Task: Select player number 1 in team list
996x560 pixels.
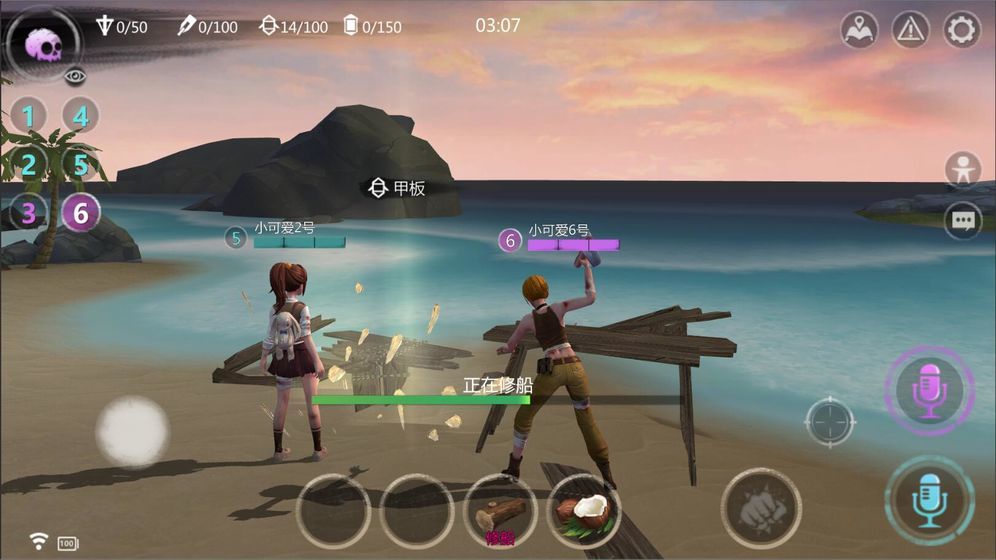Action: point(29,116)
